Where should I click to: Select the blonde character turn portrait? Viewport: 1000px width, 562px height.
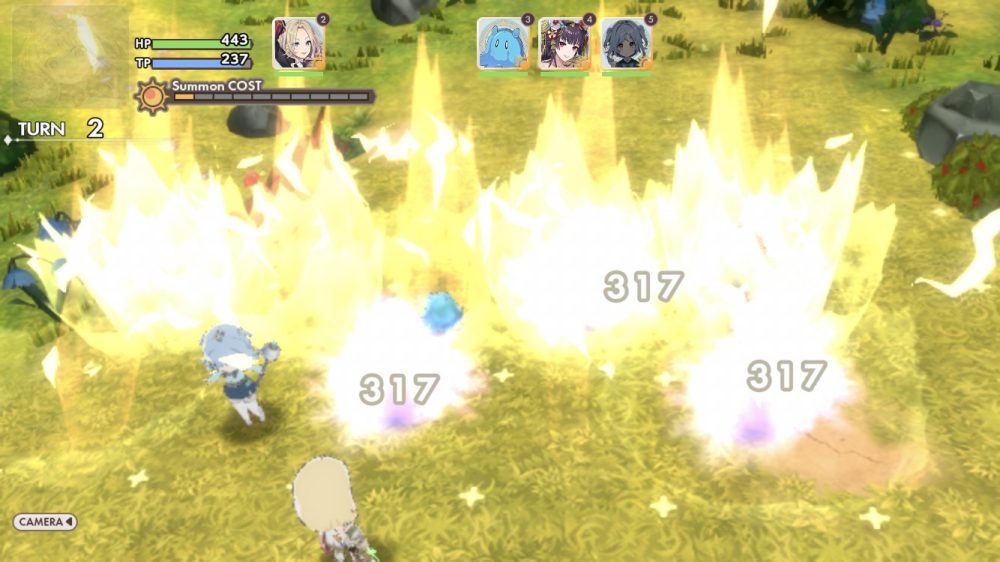(x=298, y=44)
